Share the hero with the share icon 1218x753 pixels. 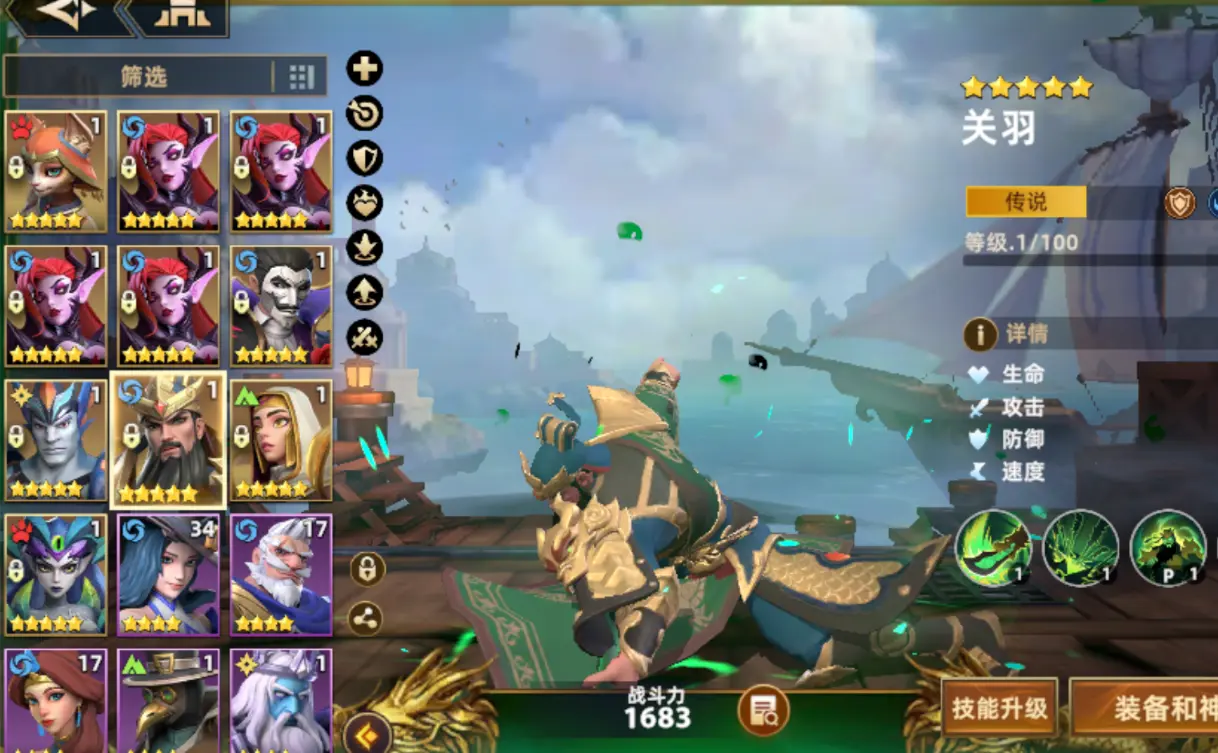pyautogui.click(x=365, y=618)
